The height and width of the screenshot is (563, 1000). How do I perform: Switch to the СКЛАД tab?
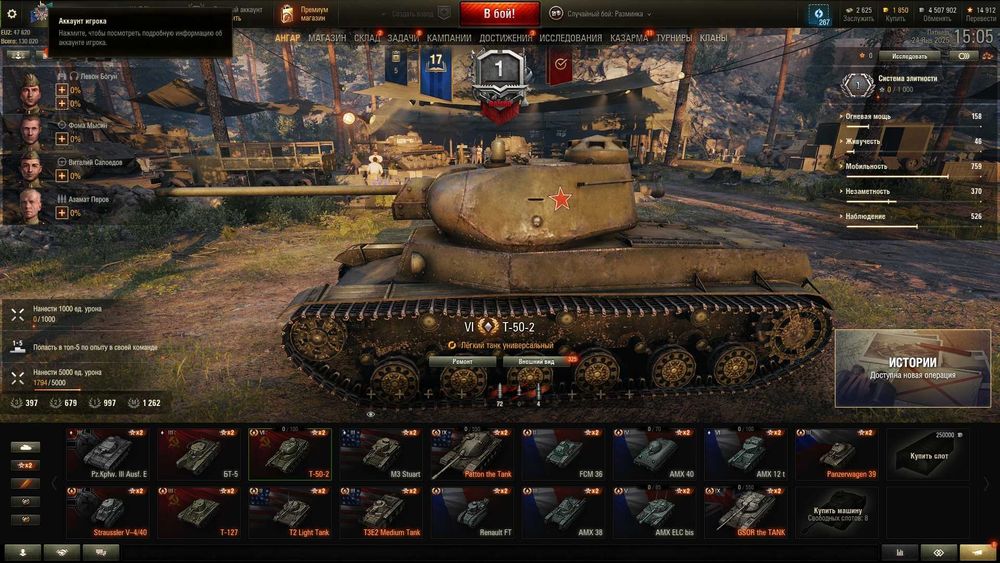[x=367, y=38]
